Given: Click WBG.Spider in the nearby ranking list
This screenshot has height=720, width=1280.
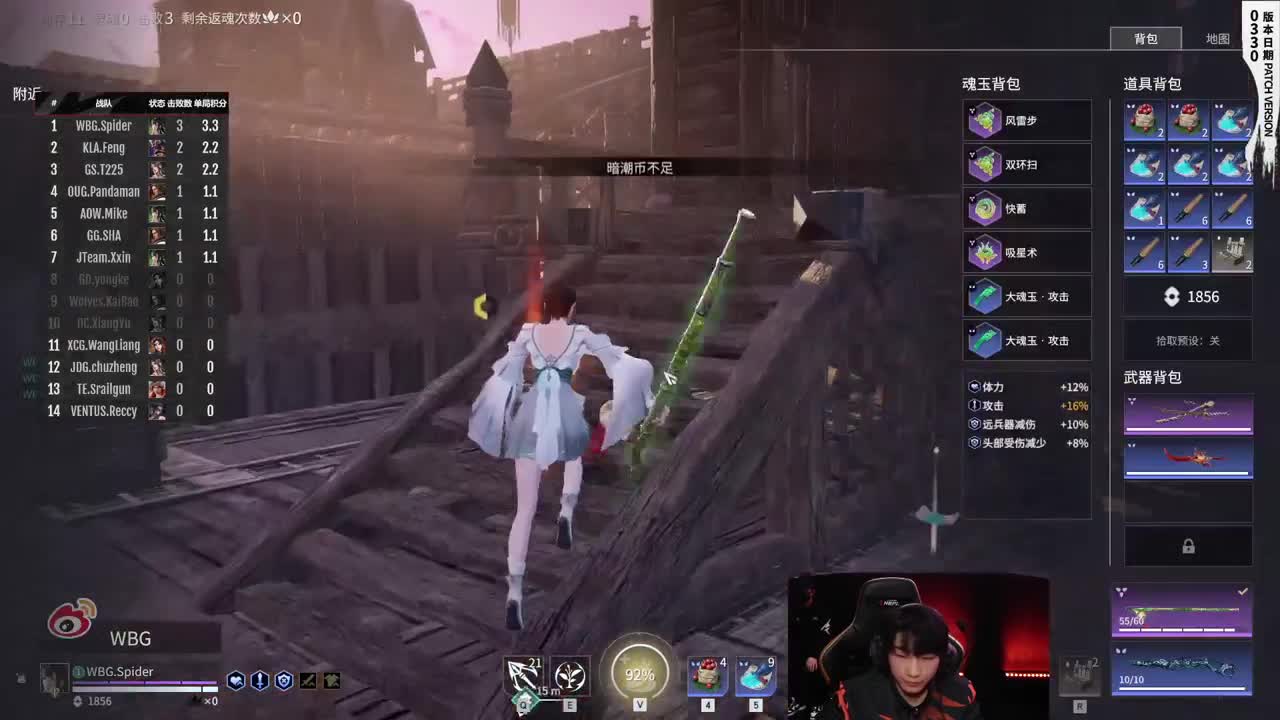Looking at the screenshot, I should pyautogui.click(x=103, y=125).
